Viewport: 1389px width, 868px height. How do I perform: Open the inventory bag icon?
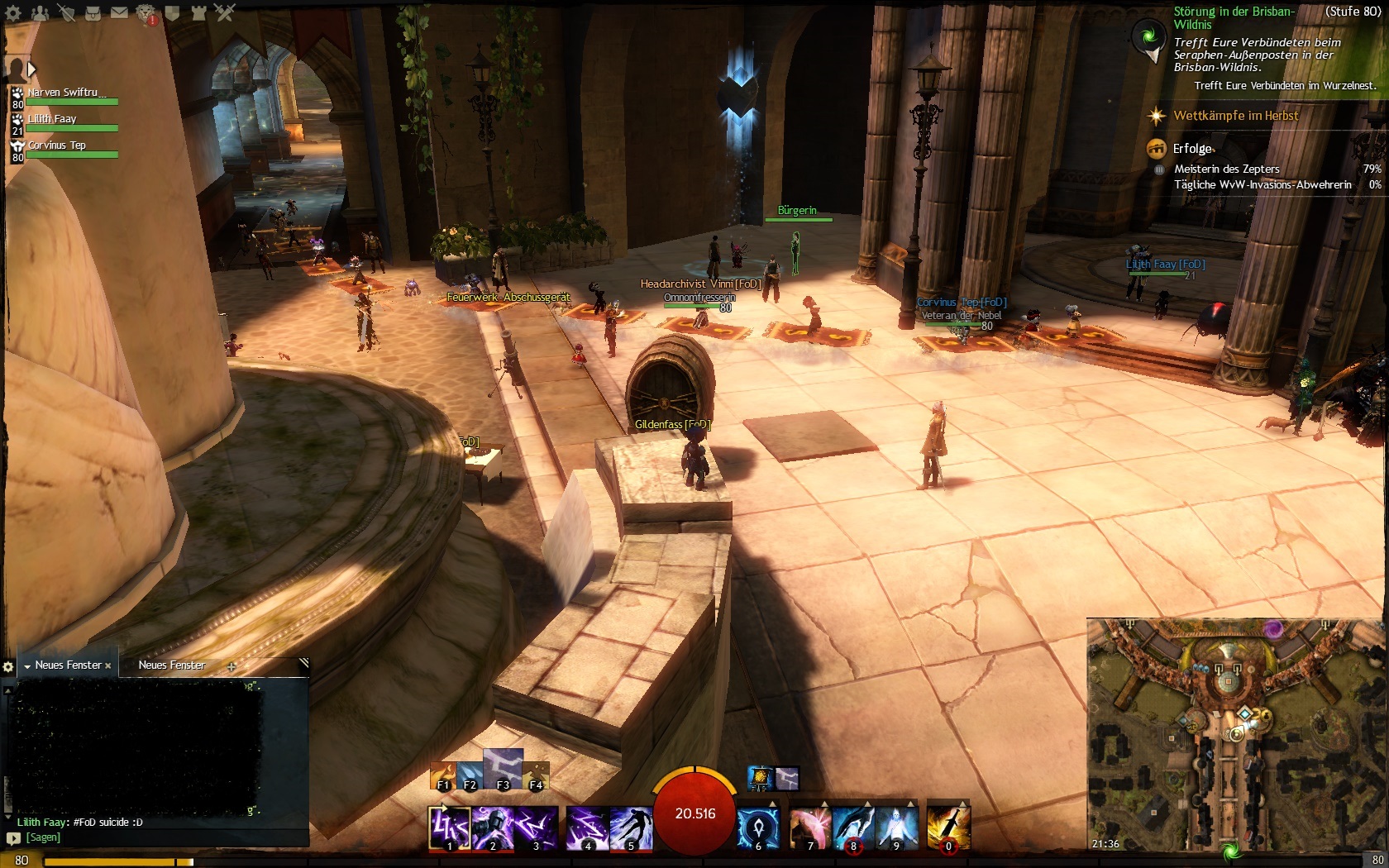(x=93, y=13)
